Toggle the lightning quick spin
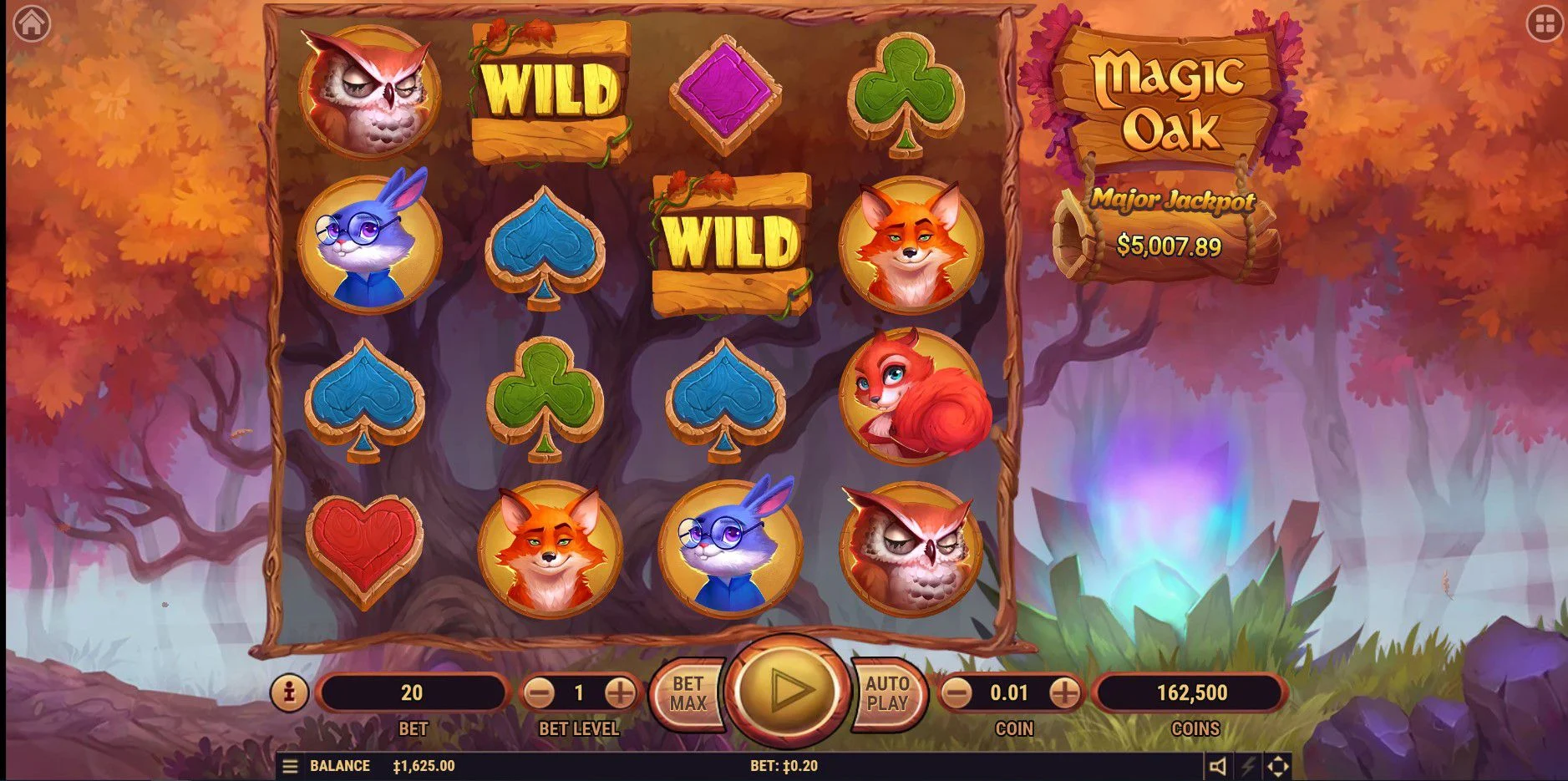Screen dimensions: 1568x781 coord(1248,766)
